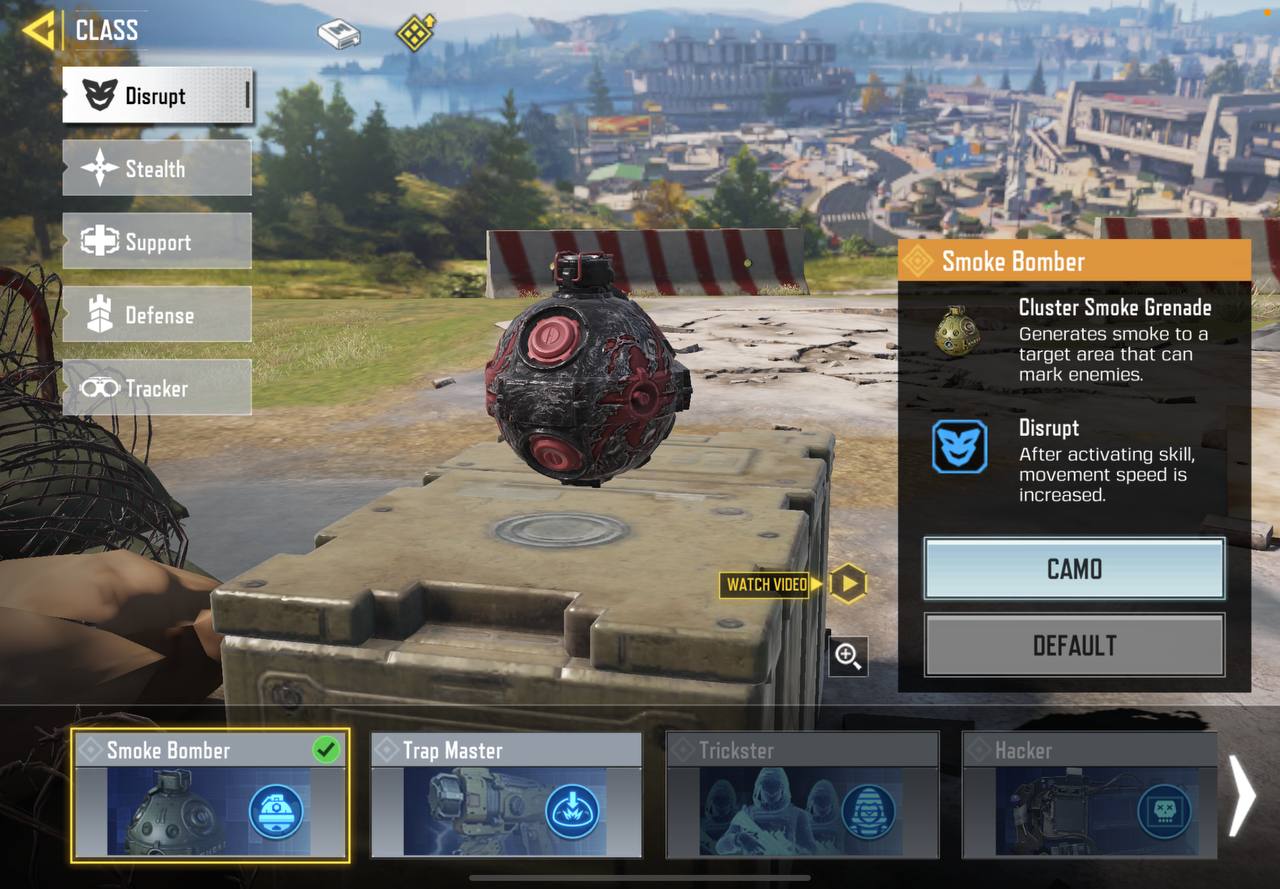
Task: Go back using the yellow arrow
Action: pos(38,30)
